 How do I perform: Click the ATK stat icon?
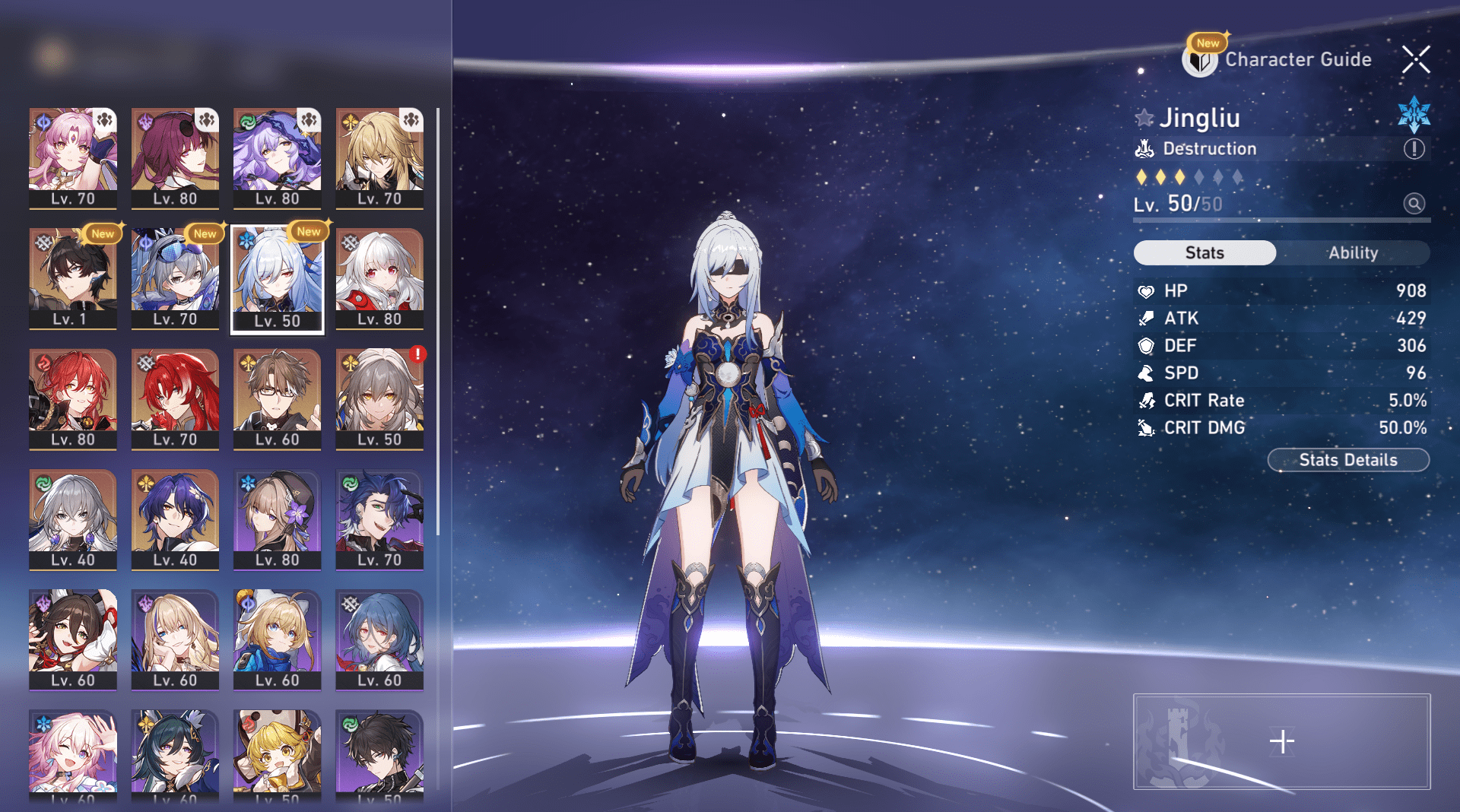(1145, 318)
